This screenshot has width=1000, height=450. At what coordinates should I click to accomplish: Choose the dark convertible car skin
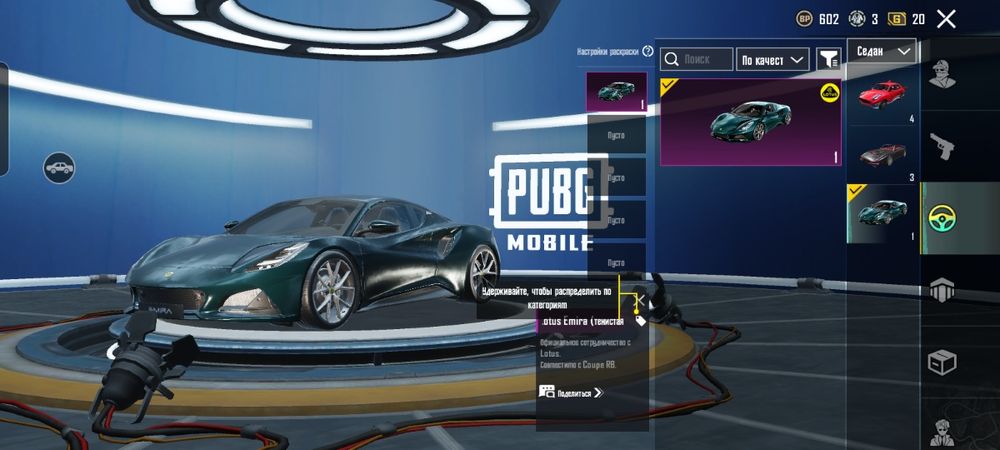[882, 155]
